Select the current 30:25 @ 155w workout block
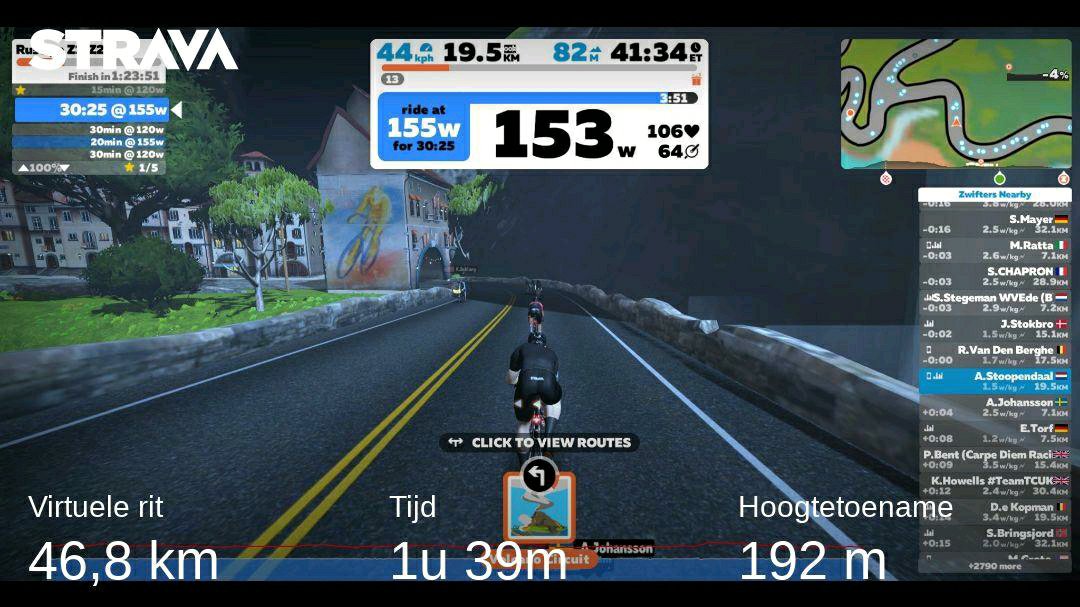 point(92,110)
